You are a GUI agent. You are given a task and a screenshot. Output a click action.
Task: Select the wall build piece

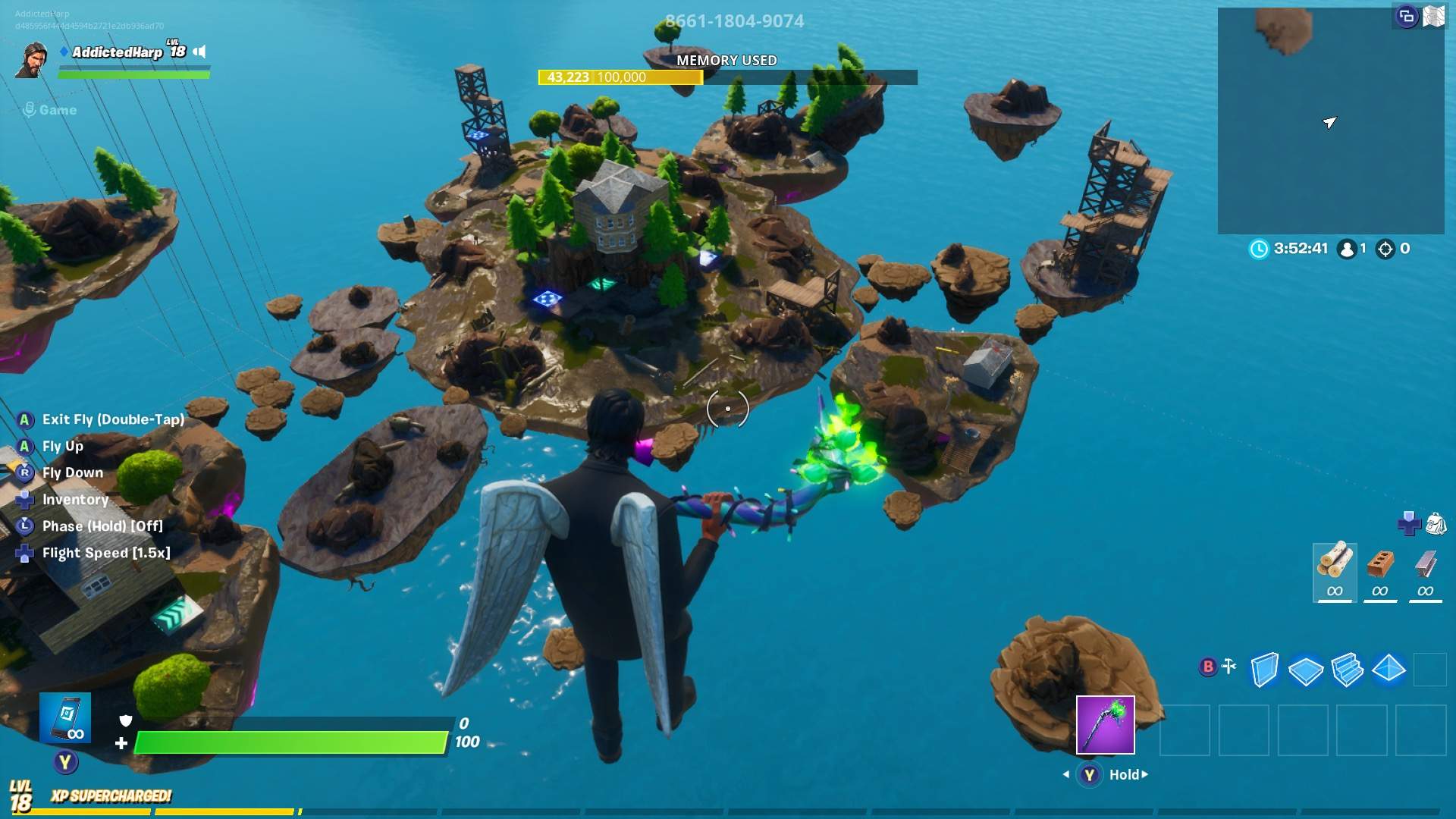(1265, 670)
